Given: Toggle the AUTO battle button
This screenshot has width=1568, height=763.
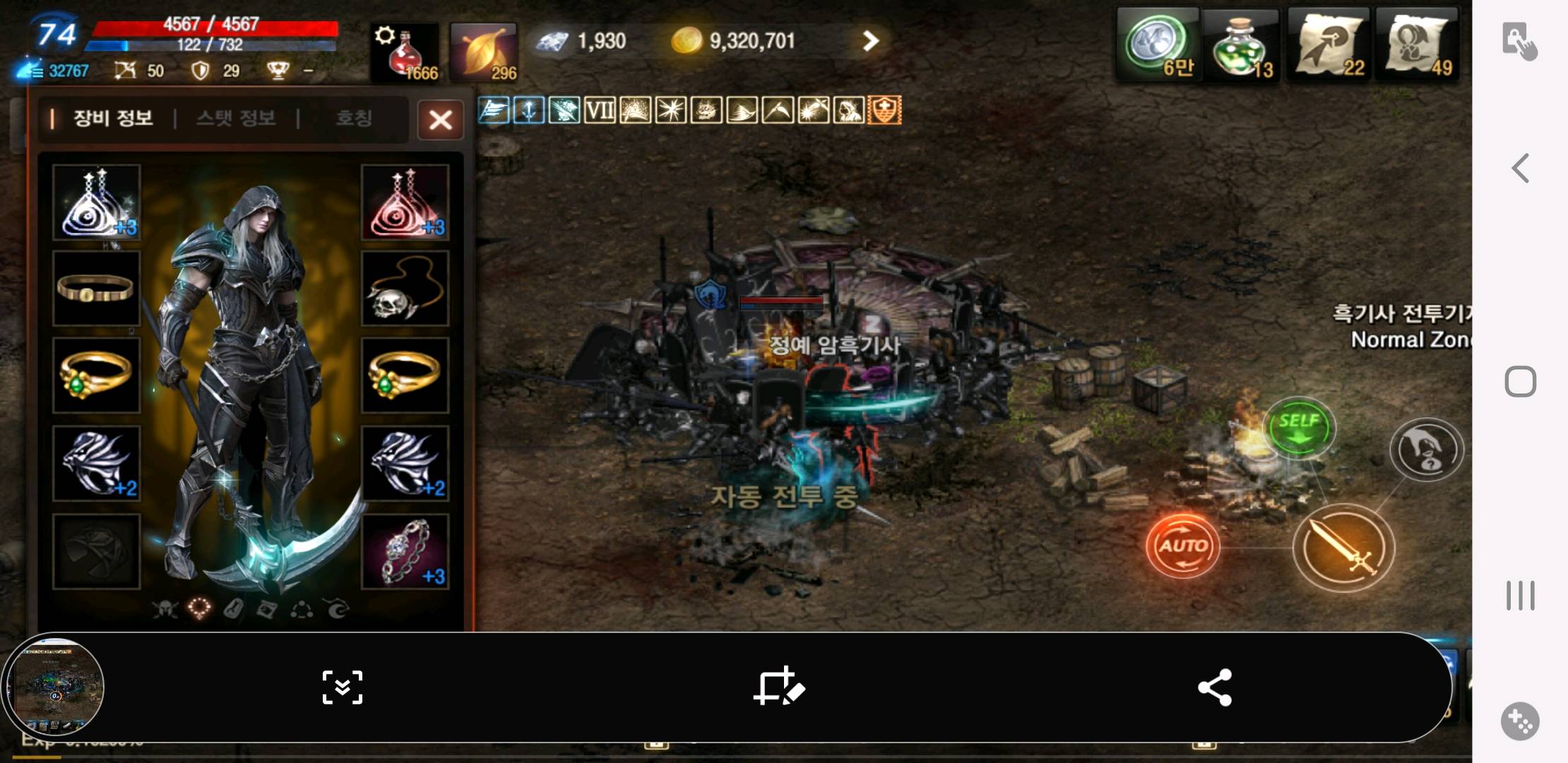Looking at the screenshot, I should 1182,545.
